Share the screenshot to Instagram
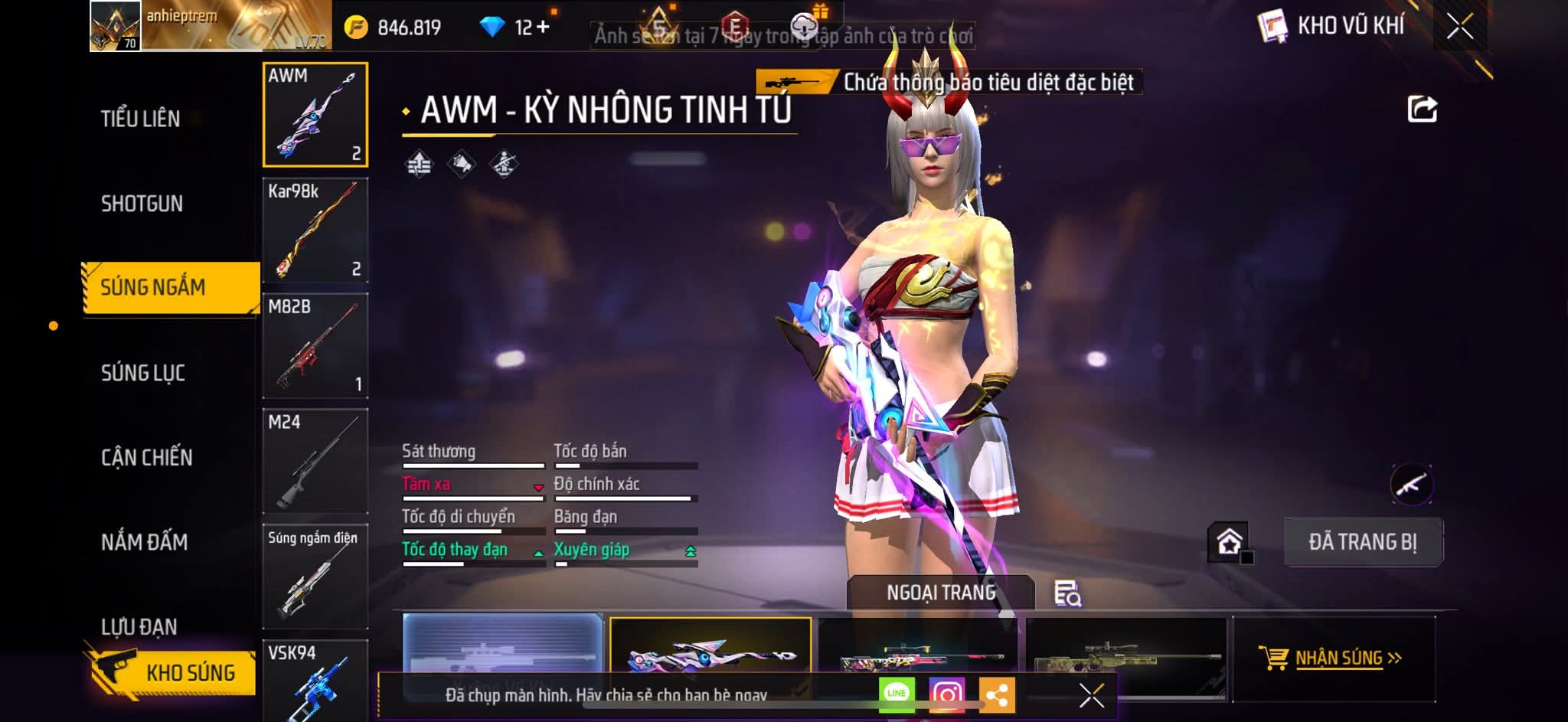 click(946, 694)
